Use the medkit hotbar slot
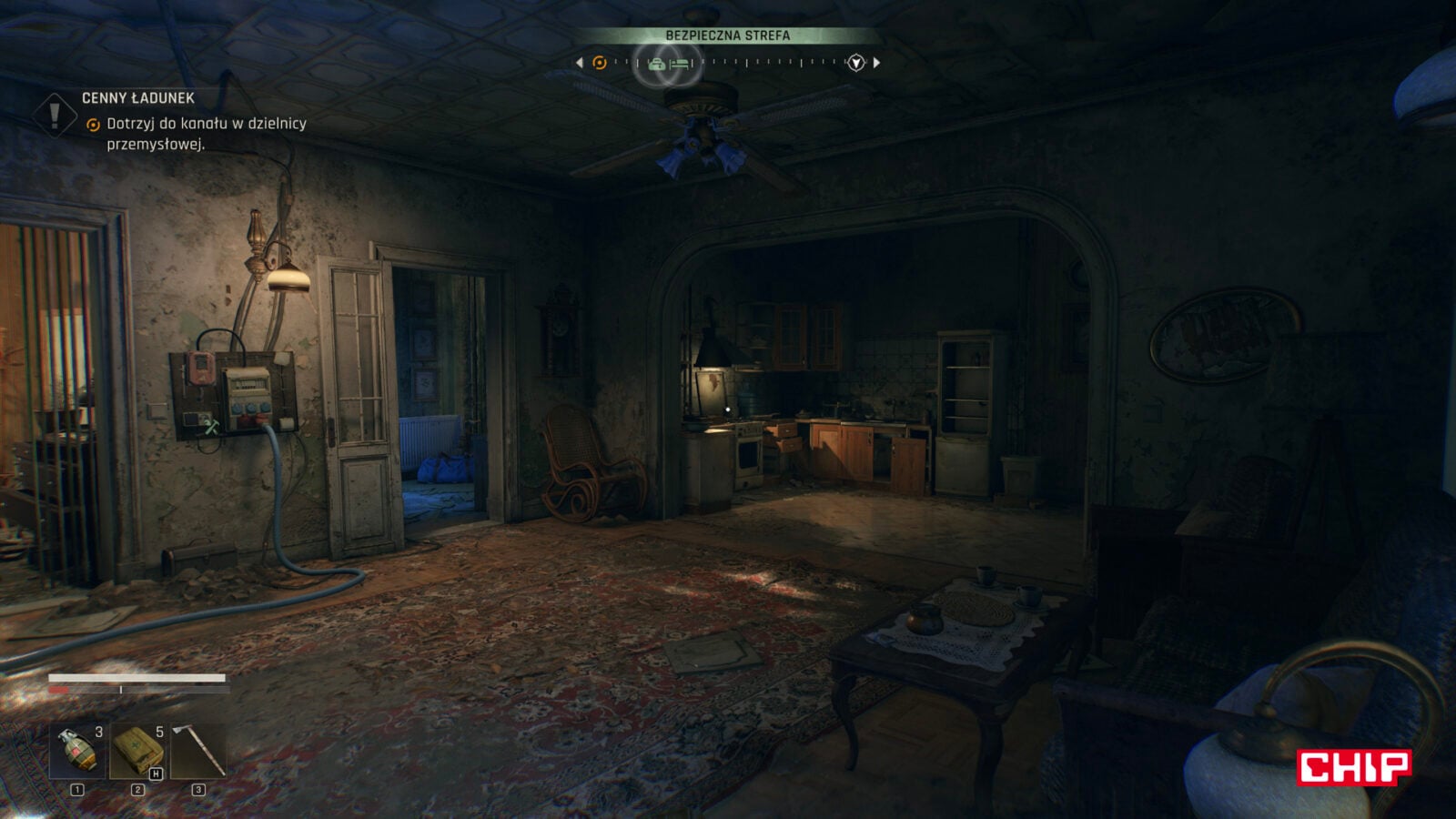This screenshot has height=819, width=1456. point(137,752)
